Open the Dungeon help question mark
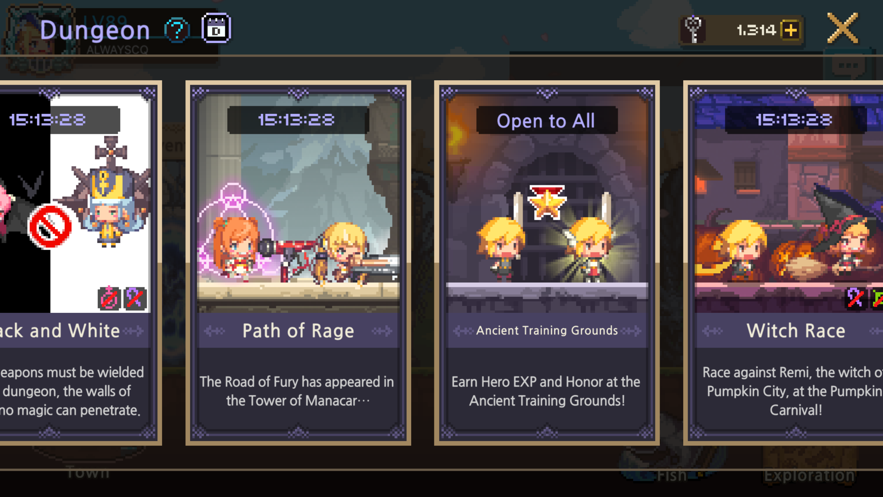Screen dimensions: 883x497 (x=177, y=30)
